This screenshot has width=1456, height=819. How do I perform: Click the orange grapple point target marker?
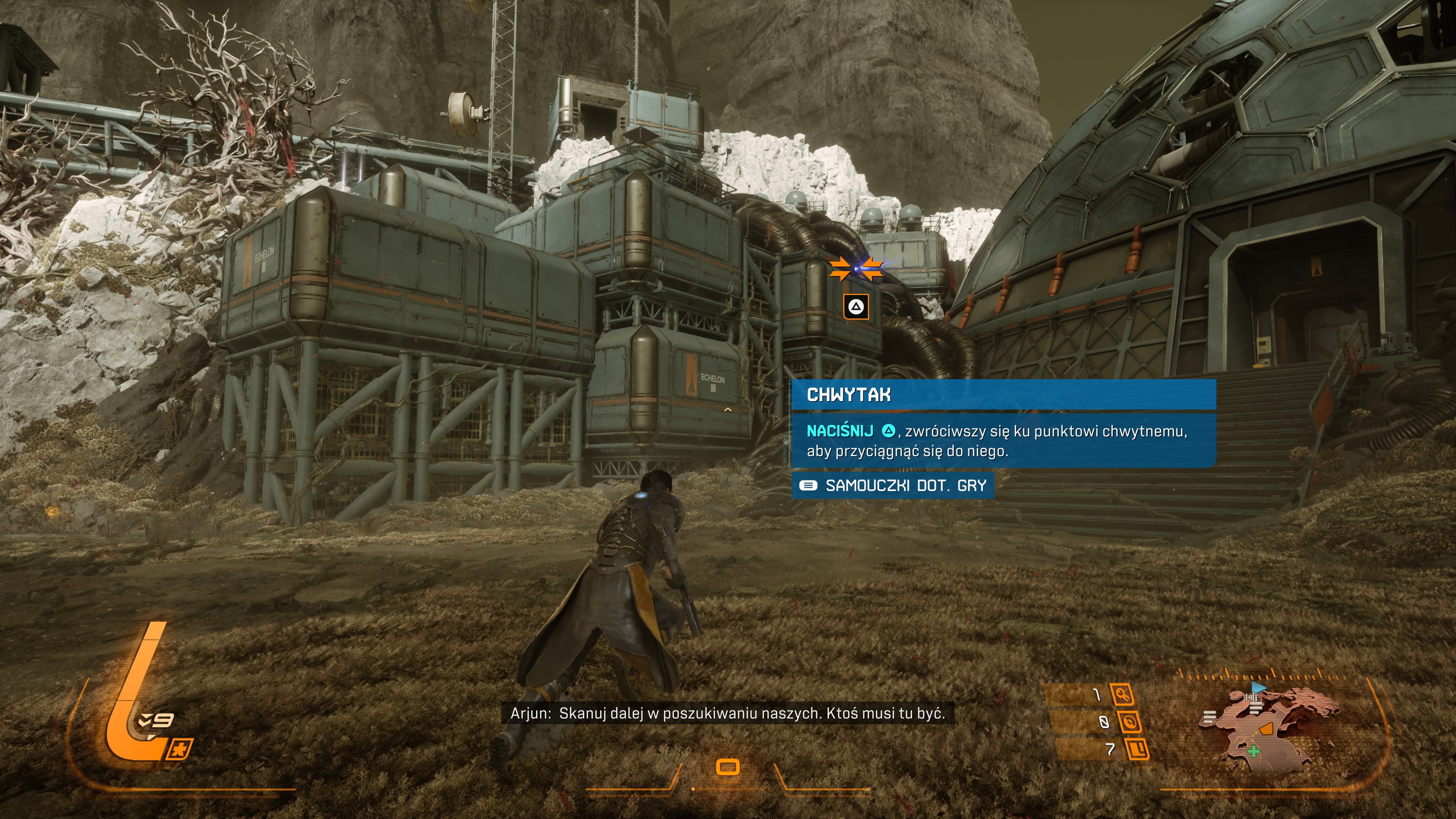856,269
